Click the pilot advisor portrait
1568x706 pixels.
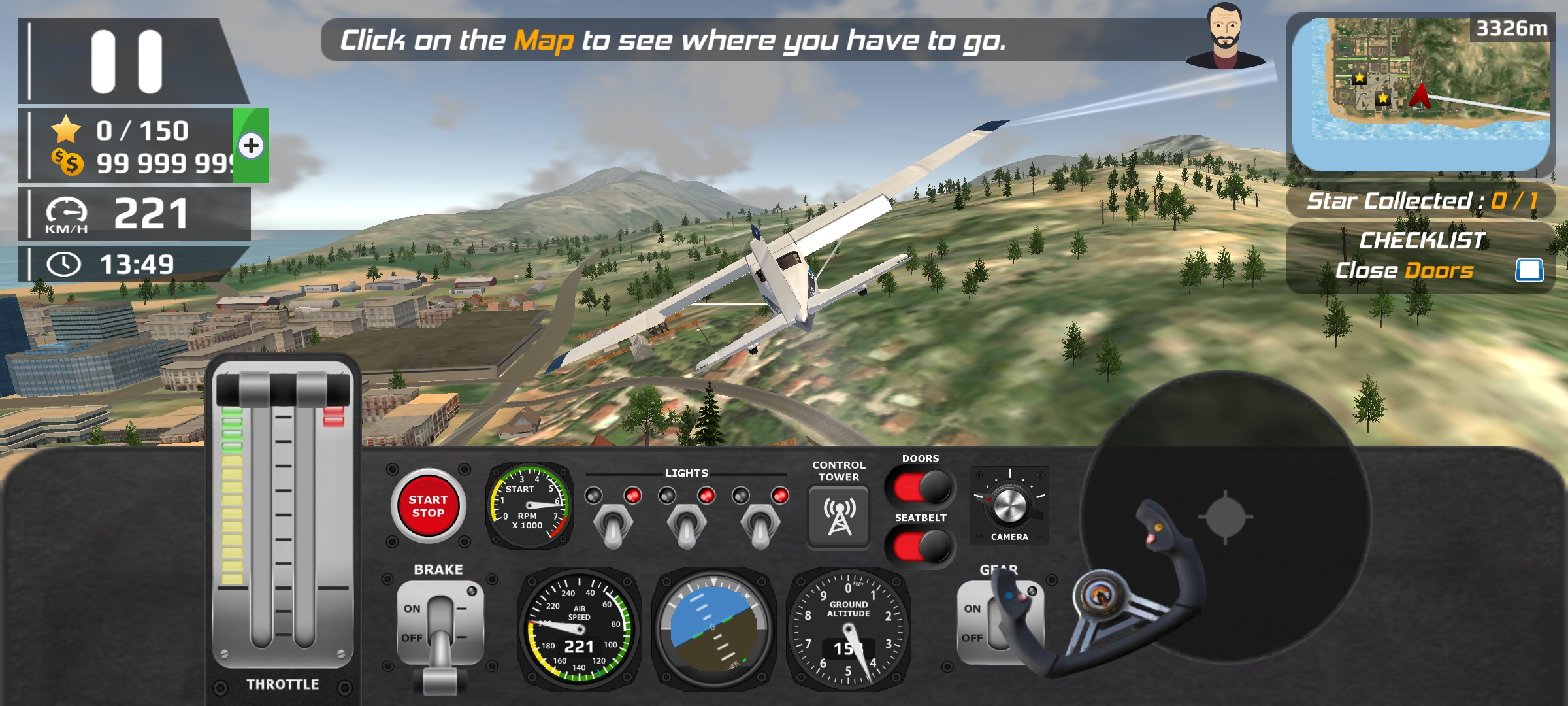click(x=1224, y=37)
